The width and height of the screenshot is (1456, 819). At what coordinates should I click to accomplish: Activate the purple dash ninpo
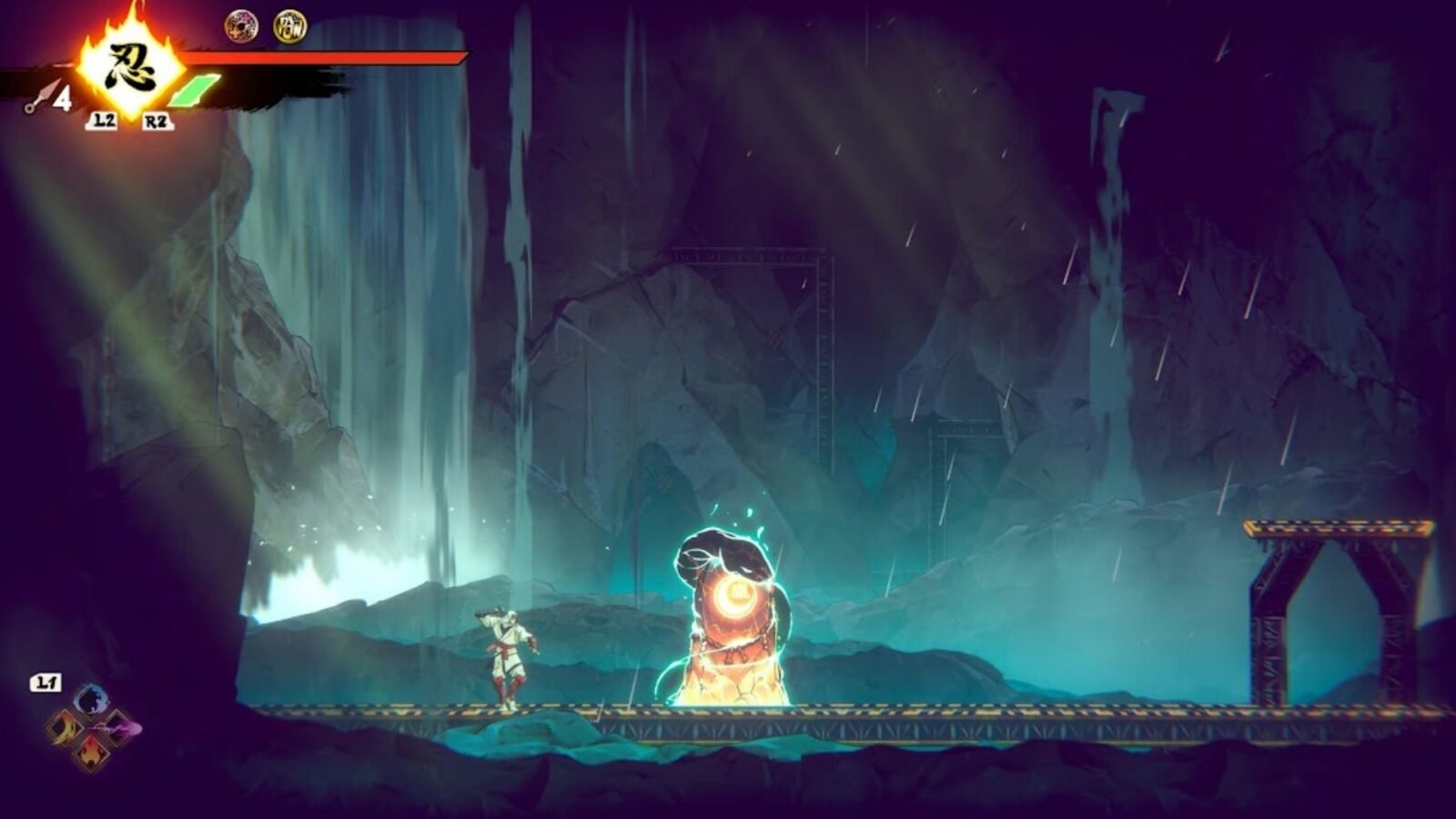pyautogui.click(x=119, y=727)
